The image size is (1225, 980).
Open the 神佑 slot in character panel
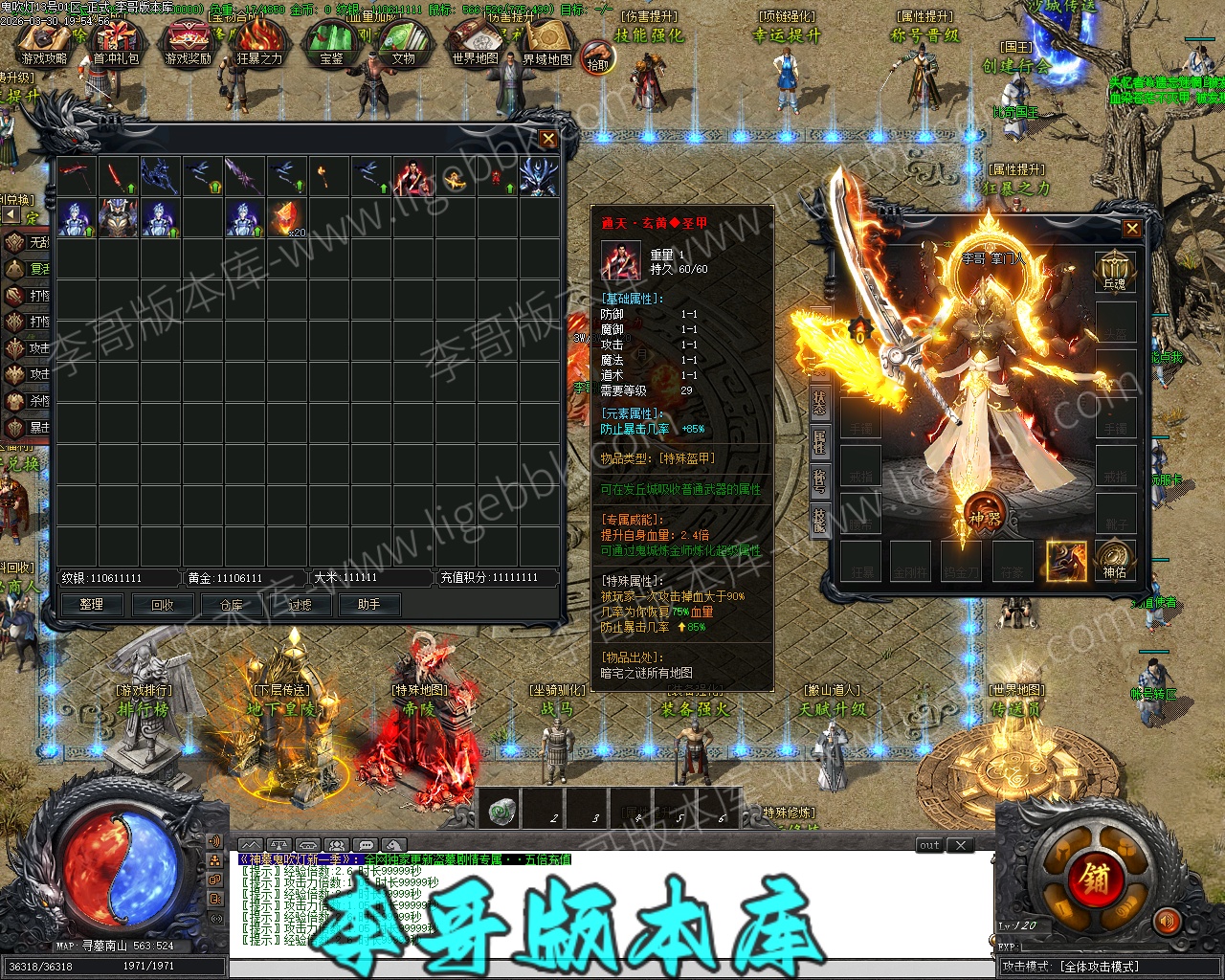coord(1115,560)
